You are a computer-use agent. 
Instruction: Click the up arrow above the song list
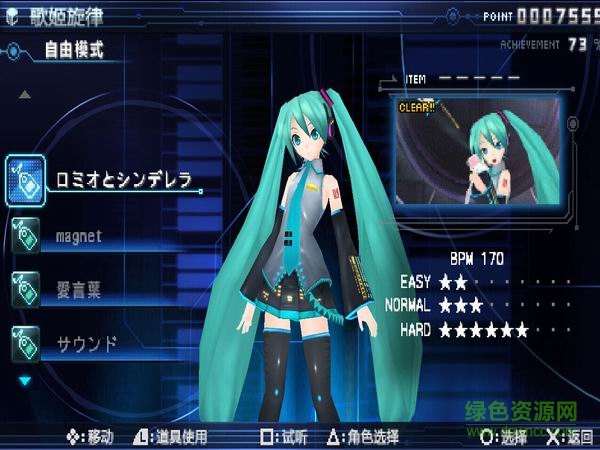coord(25,95)
